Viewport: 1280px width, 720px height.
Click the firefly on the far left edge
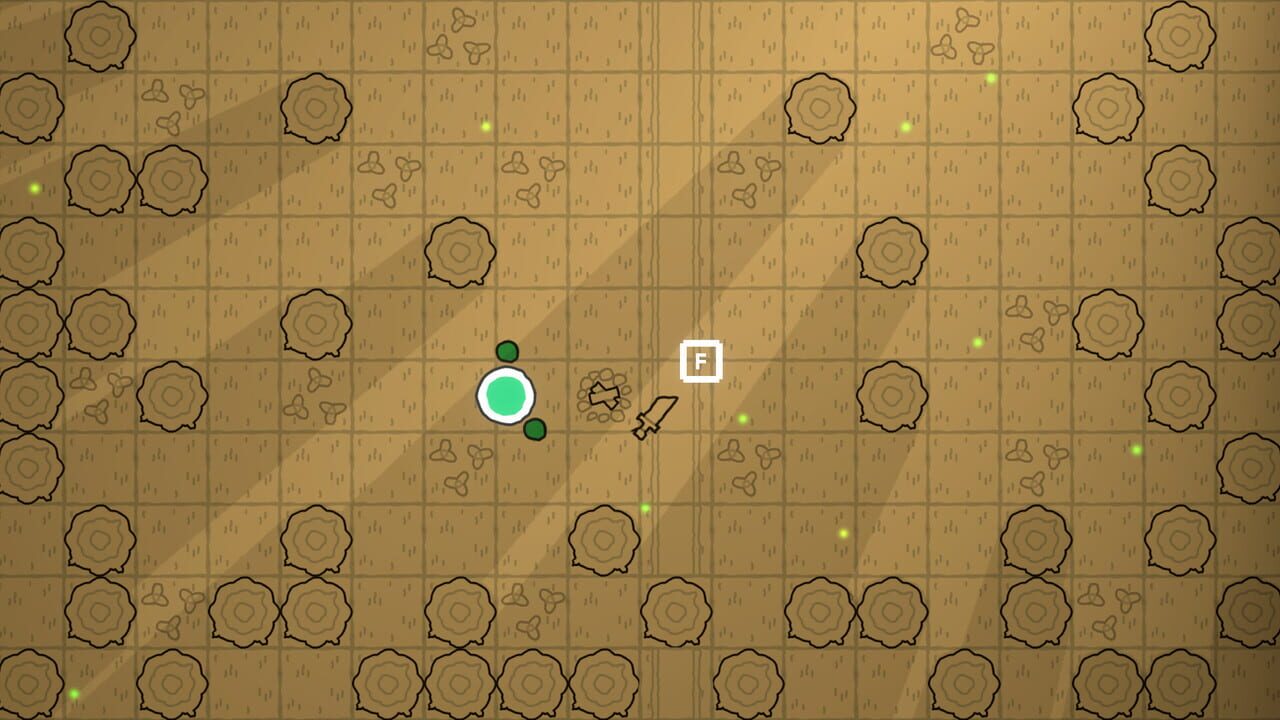35,187
